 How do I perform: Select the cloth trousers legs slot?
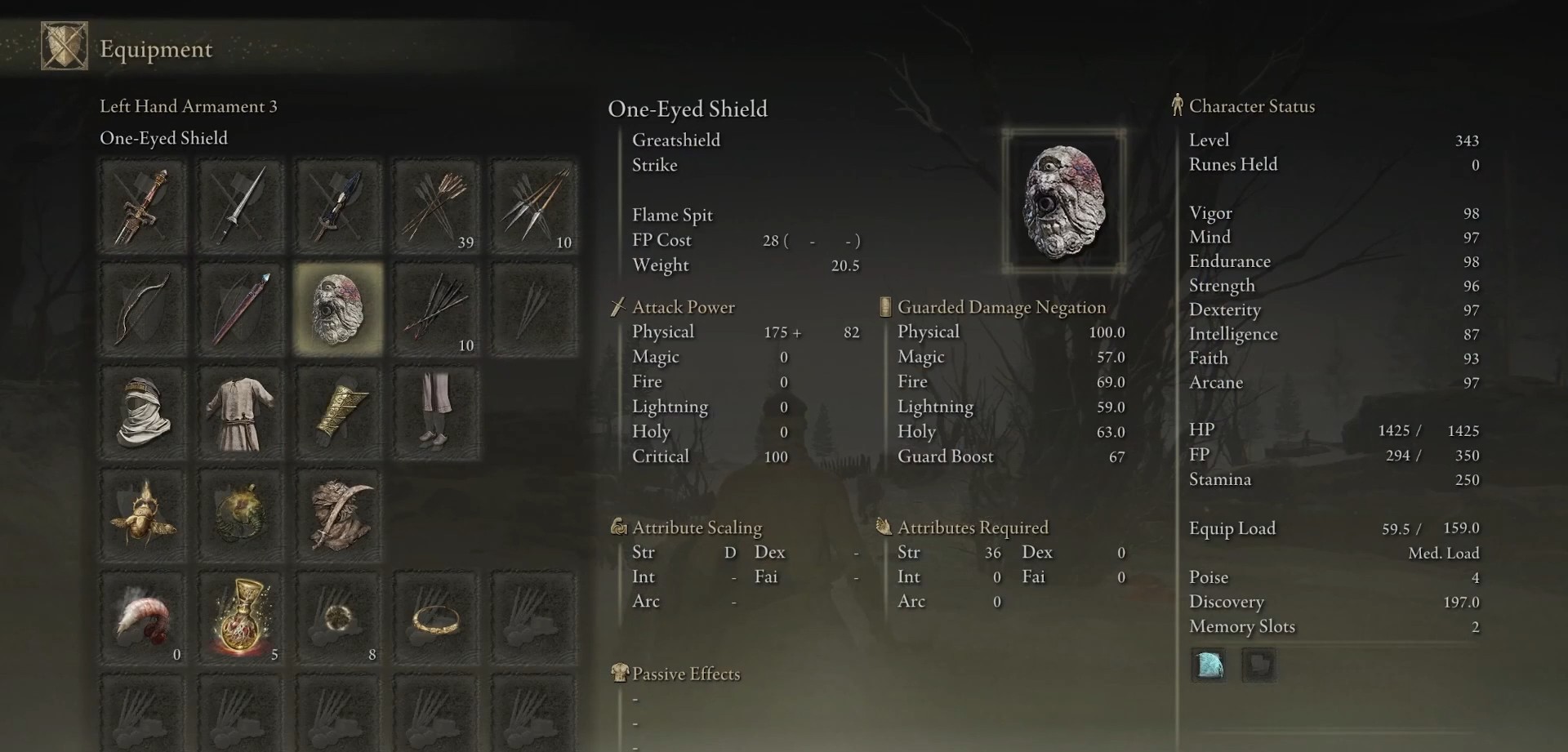tap(437, 413)
